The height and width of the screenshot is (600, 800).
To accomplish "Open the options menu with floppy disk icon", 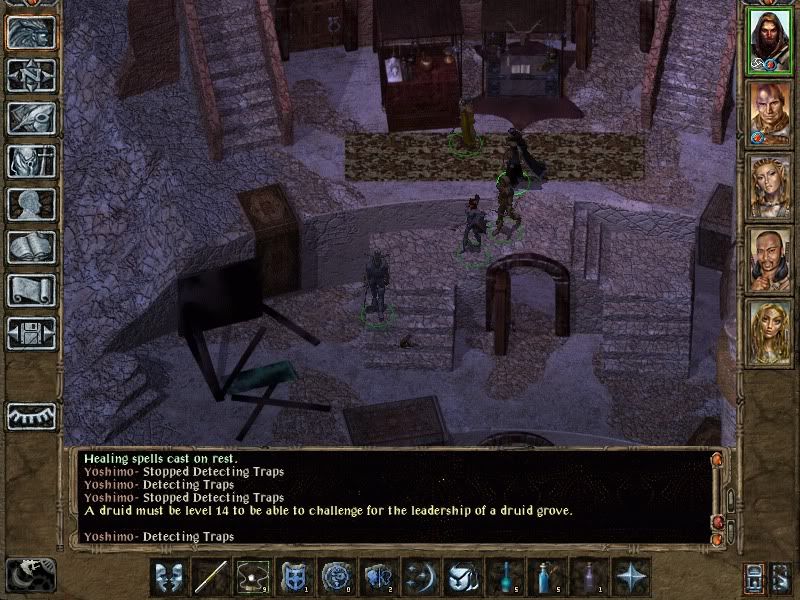I will click(30, 333).
